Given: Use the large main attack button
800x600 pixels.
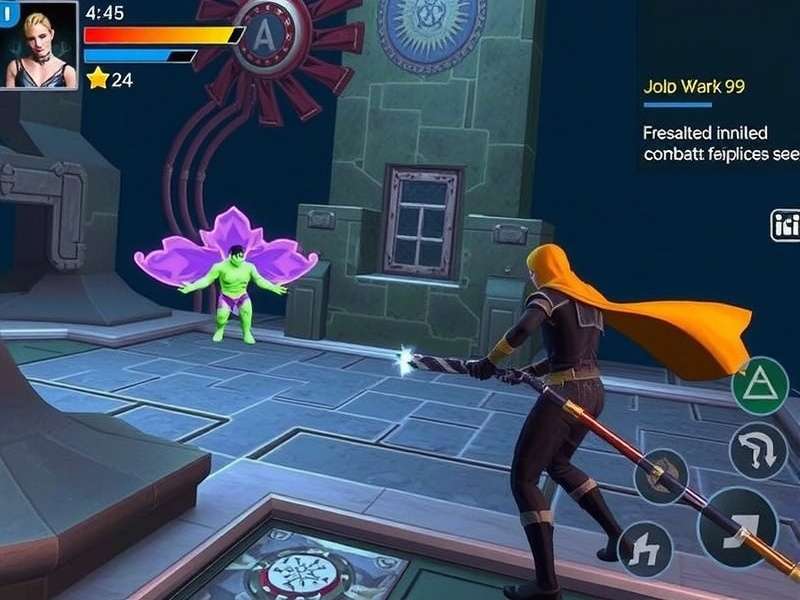Looking at the screenshot, I should click(738, 527).
